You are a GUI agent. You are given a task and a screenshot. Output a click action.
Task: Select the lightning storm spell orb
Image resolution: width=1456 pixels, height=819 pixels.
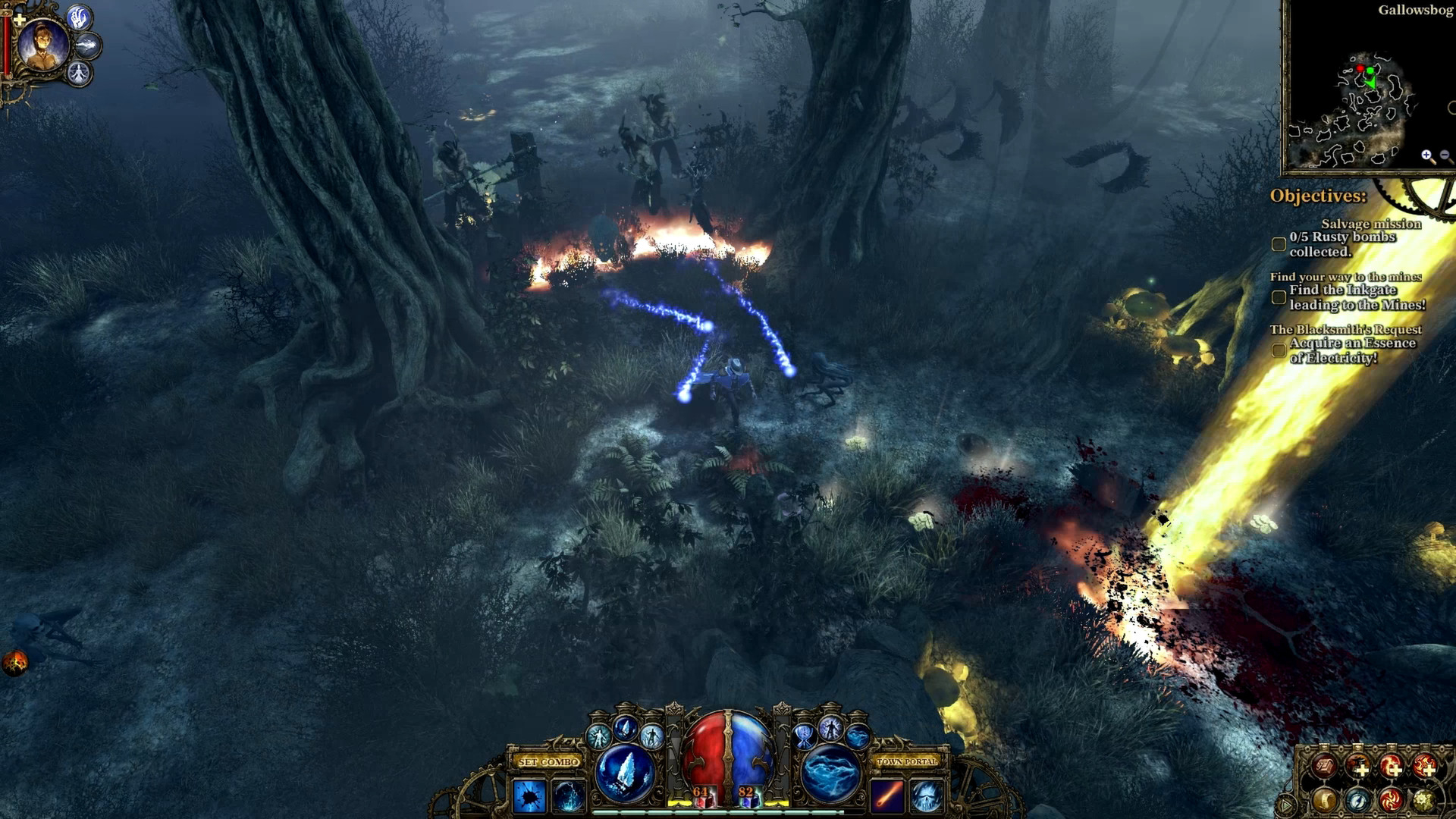pyautogui.click(x=828, y=771)
